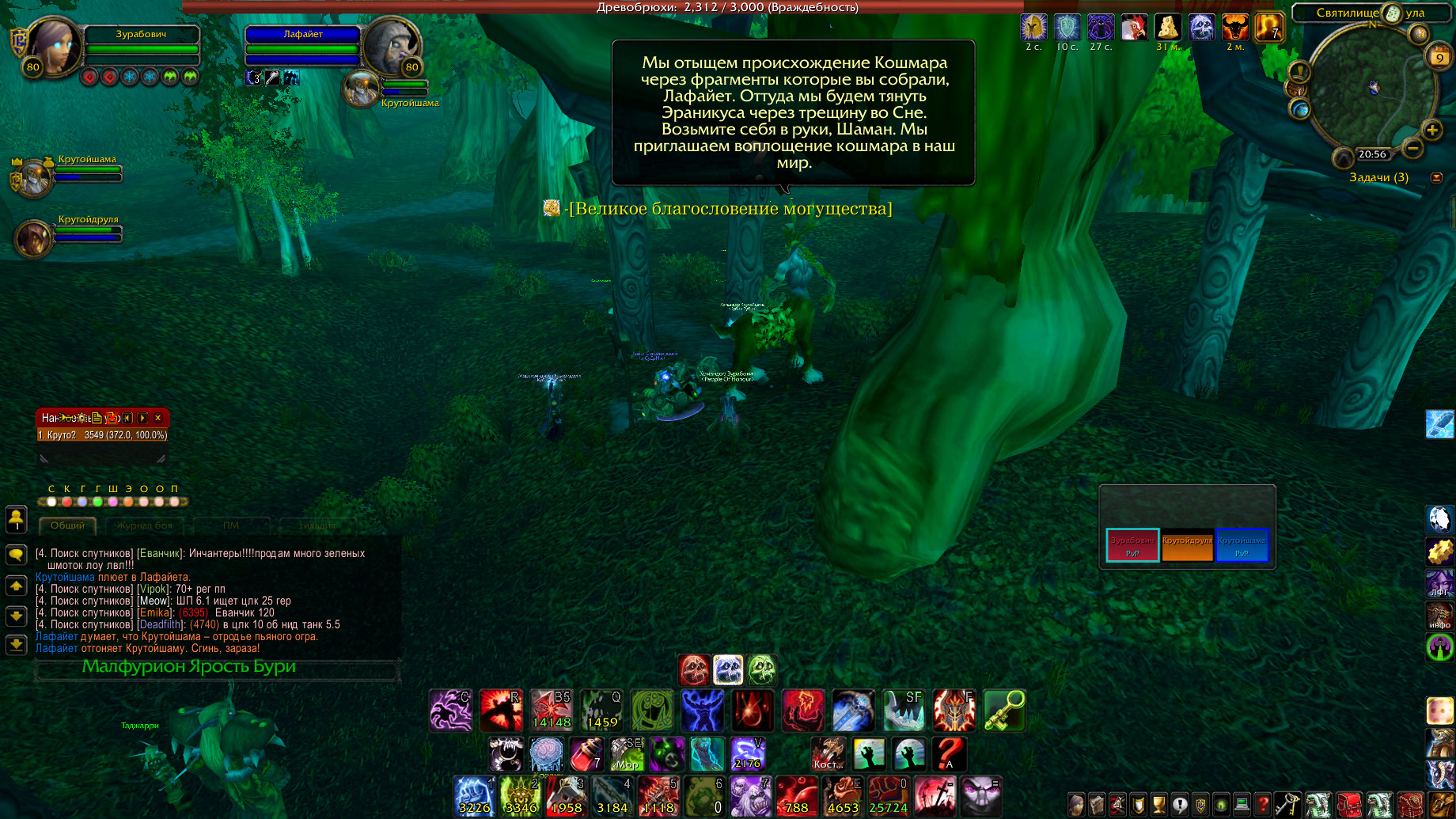Switch to the green skull presence
This screenshot has height=819, width=1456.
(x=762, y=670)
